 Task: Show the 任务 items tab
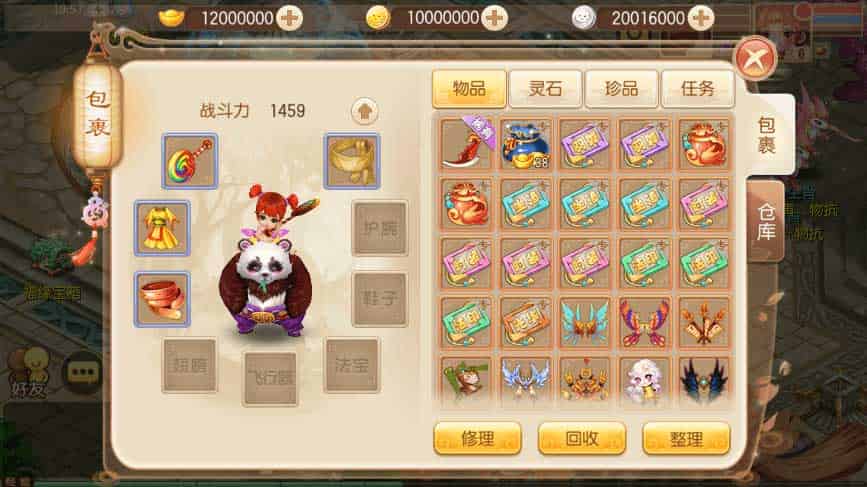[697, 88]
